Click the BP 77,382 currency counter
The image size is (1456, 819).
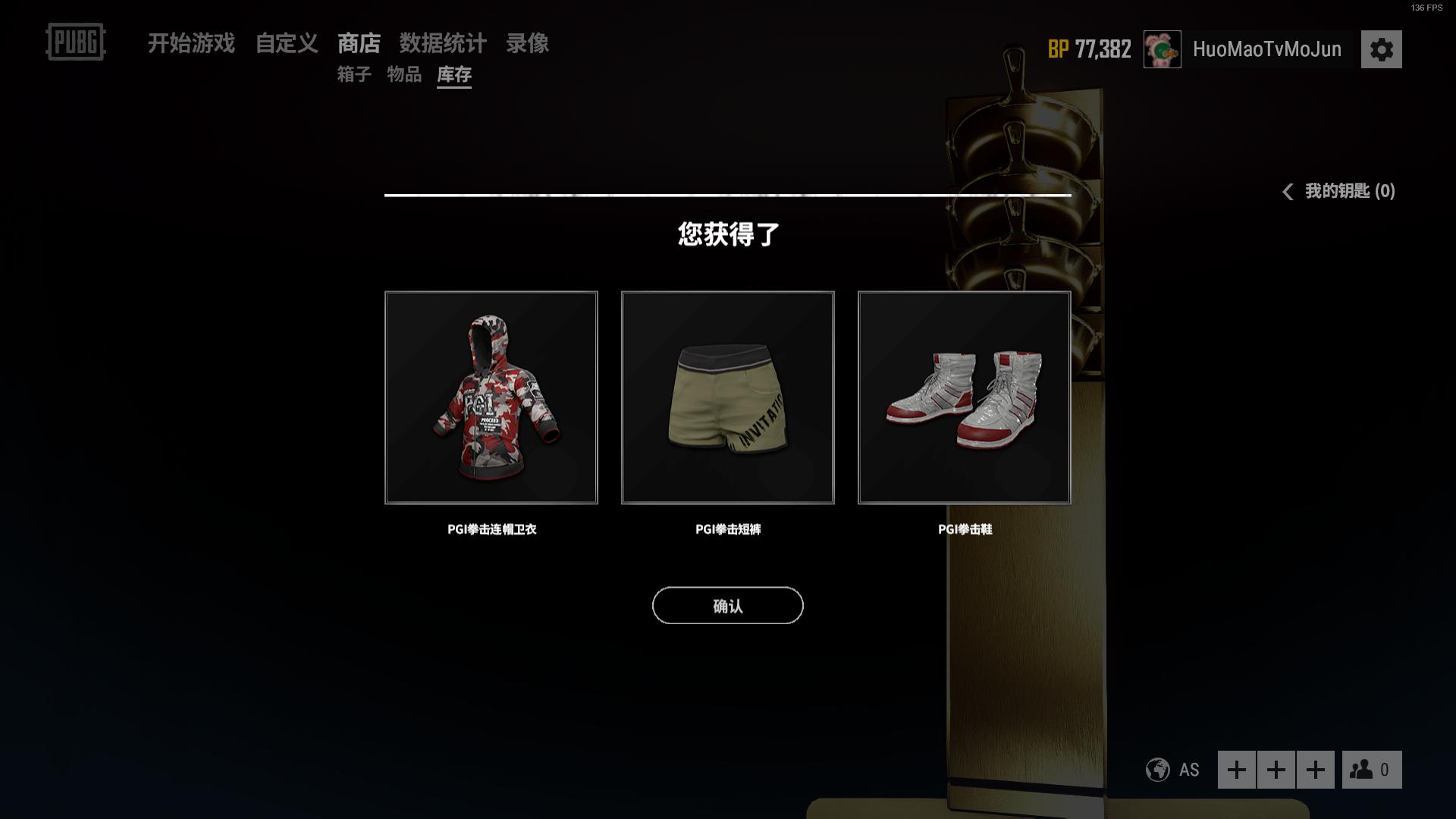pyautogui.click(x=1089, y=49)
